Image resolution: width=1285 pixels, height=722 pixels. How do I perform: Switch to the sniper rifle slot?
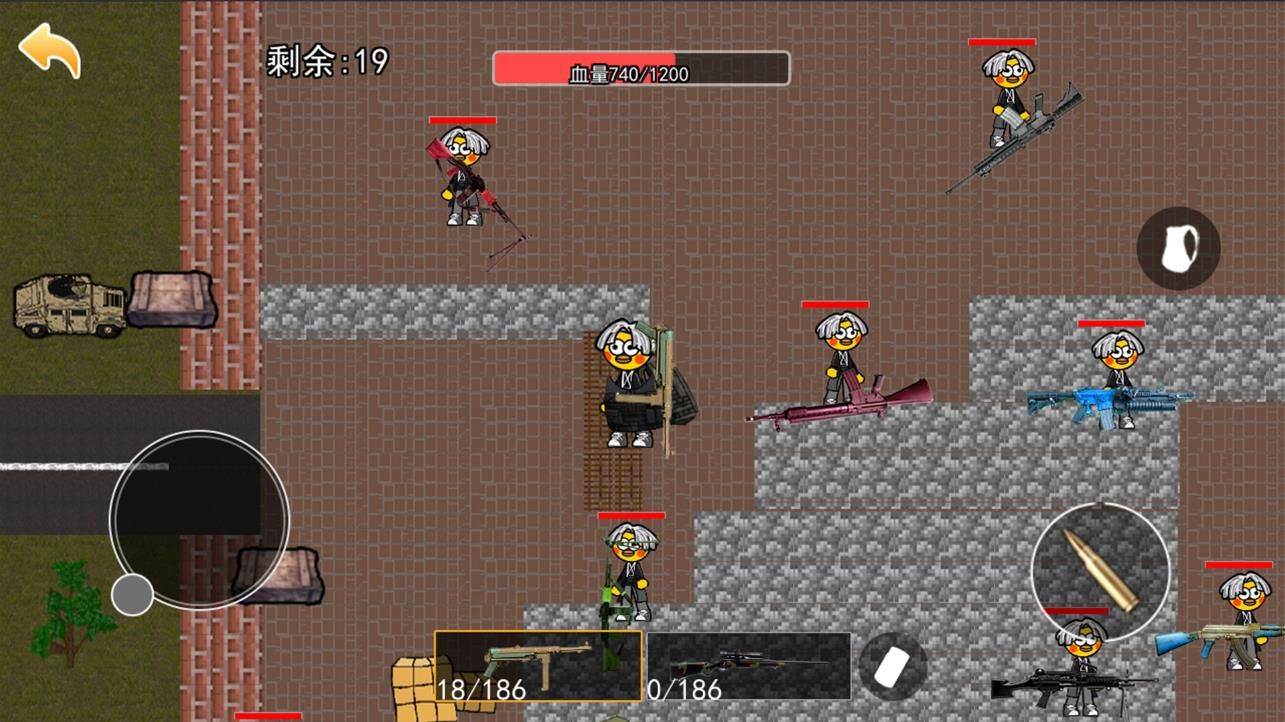tap(749, 665)
